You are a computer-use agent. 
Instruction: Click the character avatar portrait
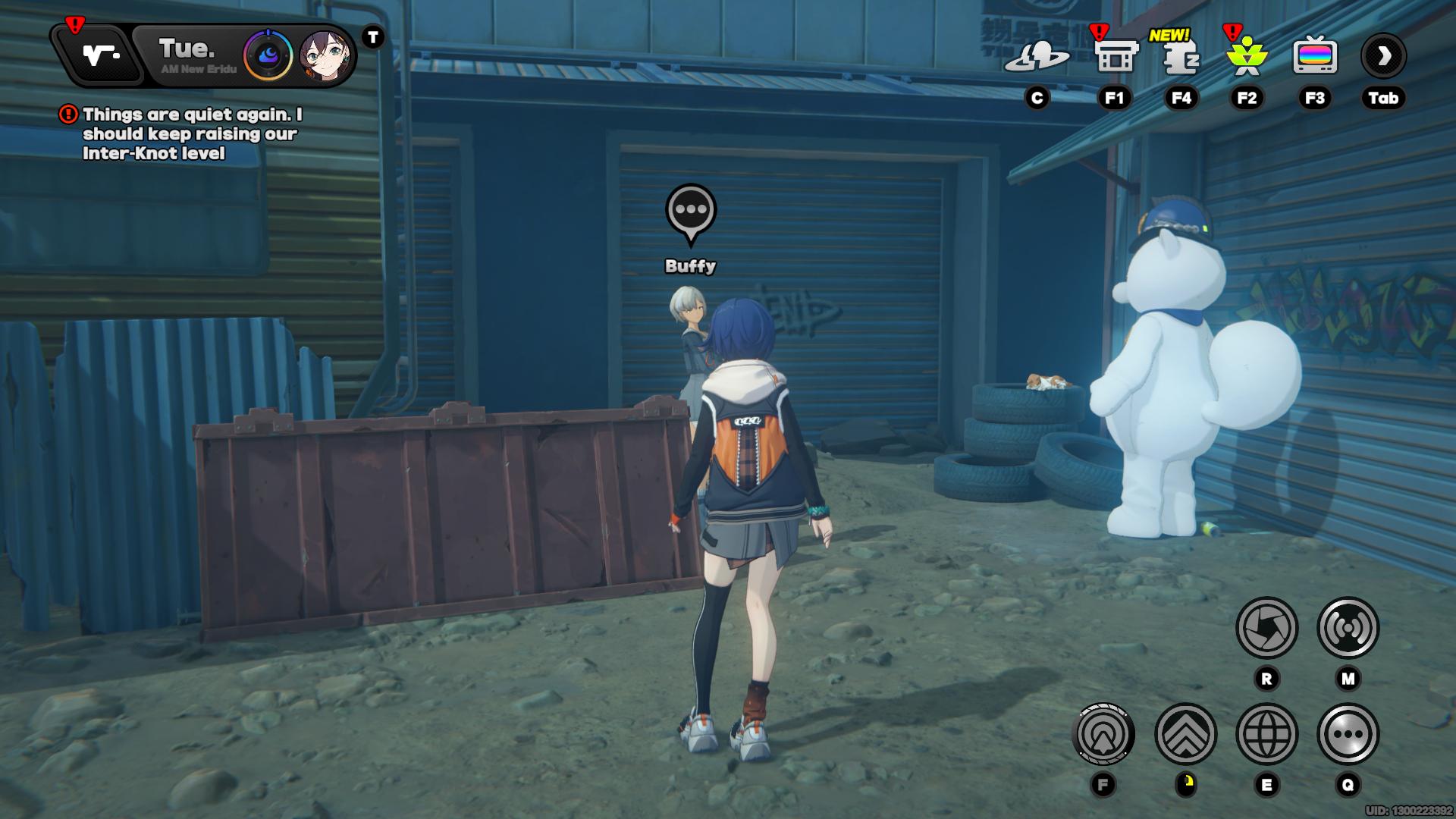click(325, 55)
